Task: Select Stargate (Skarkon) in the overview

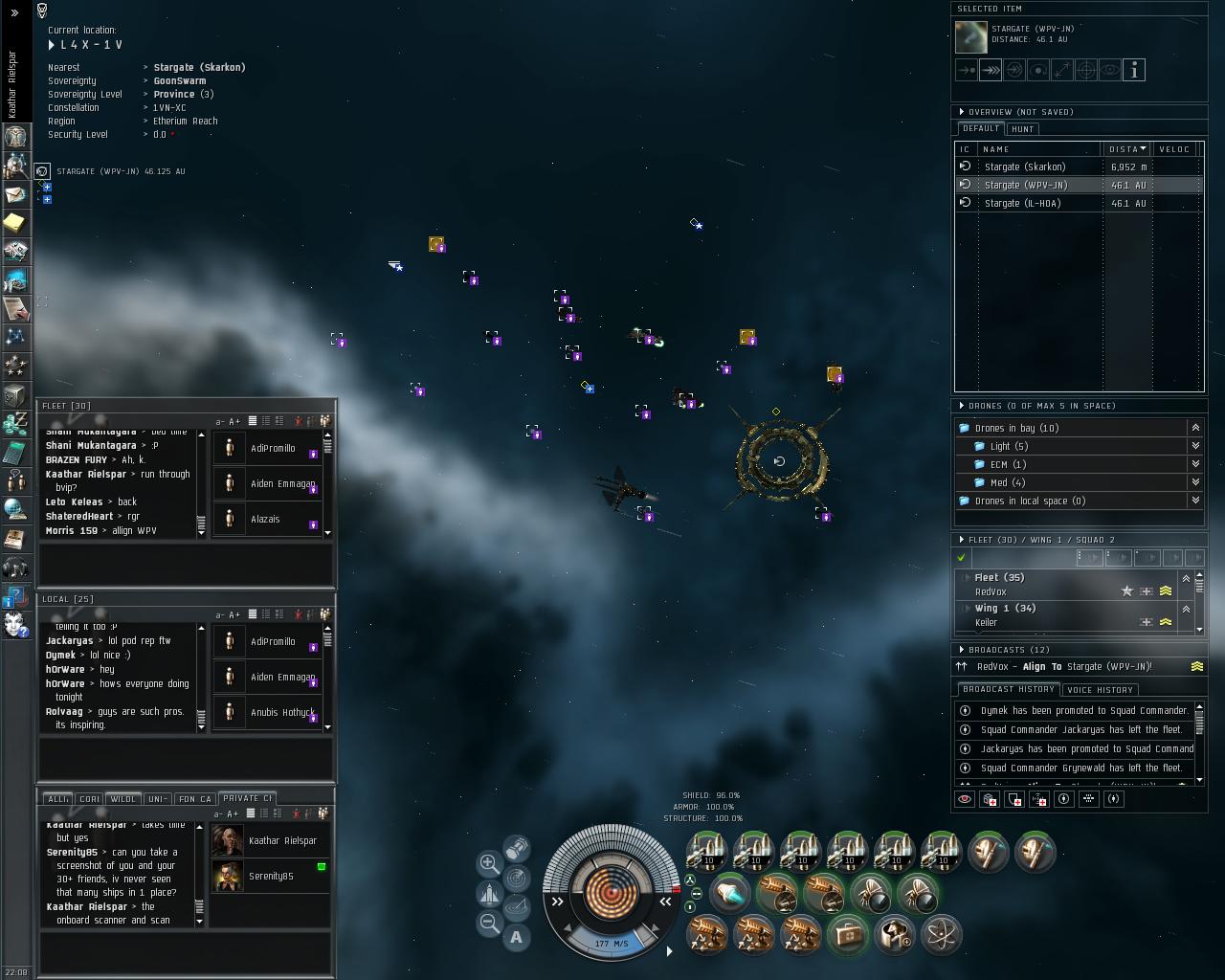Action: [1023, 167]
